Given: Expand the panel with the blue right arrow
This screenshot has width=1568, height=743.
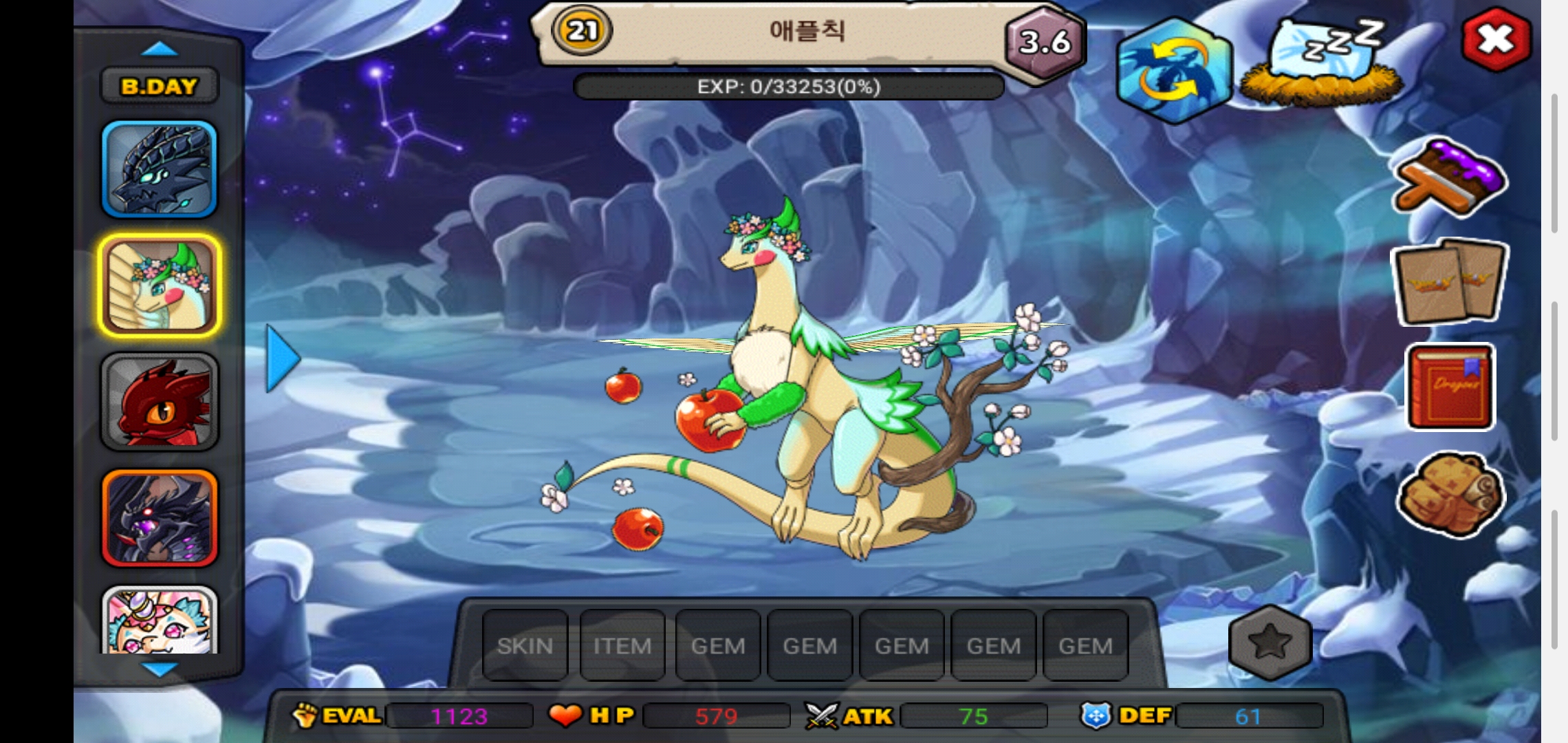Looking at the screenshot, I should pyautogui.click(x=283, y=358).
